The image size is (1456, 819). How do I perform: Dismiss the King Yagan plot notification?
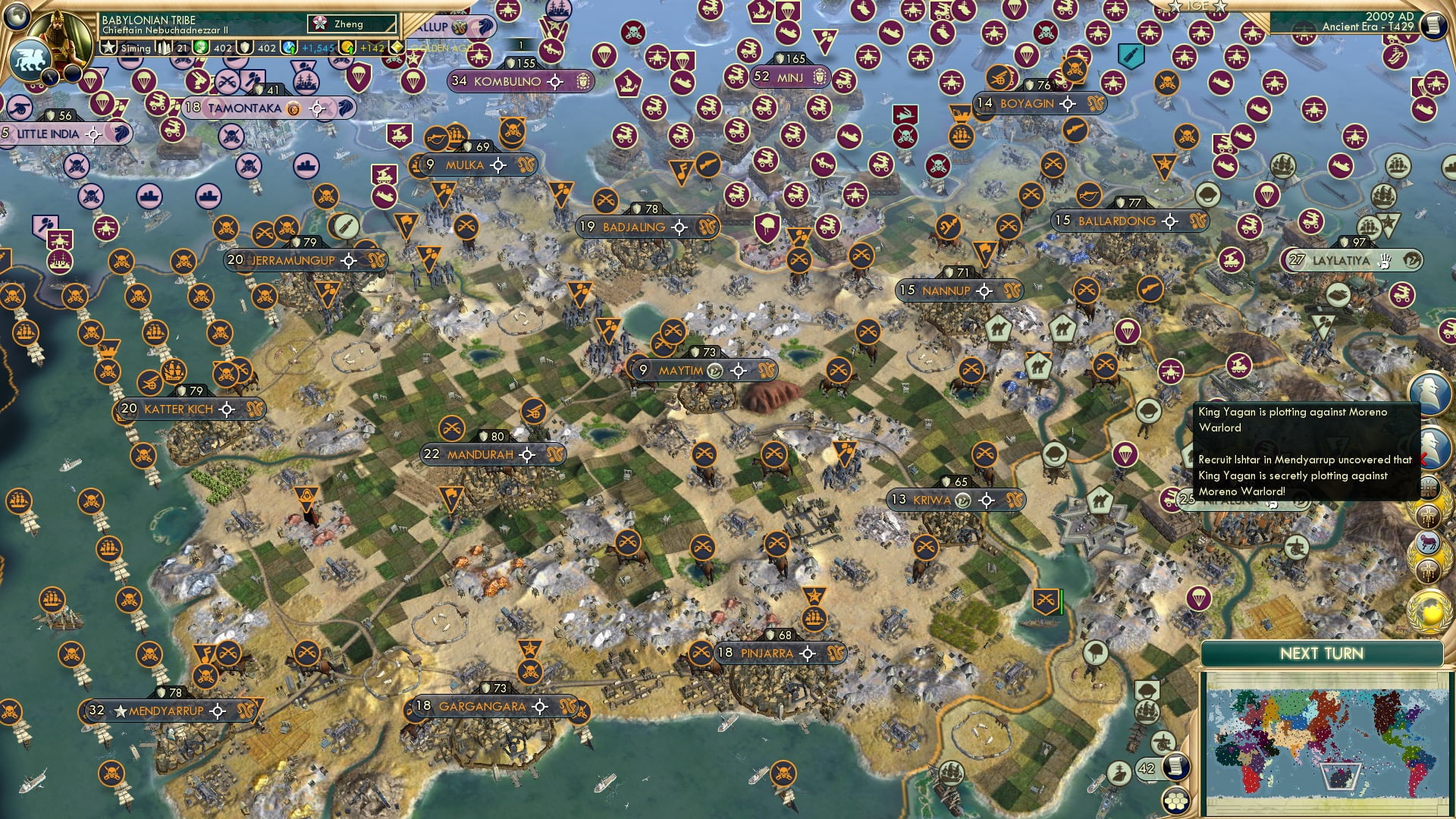pos(1423,457)
